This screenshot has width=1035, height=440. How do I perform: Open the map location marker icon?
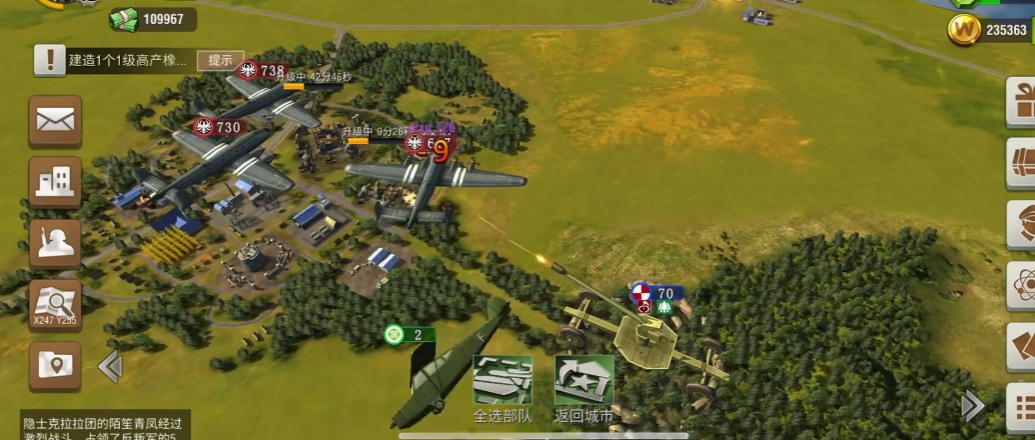point(55,365)
